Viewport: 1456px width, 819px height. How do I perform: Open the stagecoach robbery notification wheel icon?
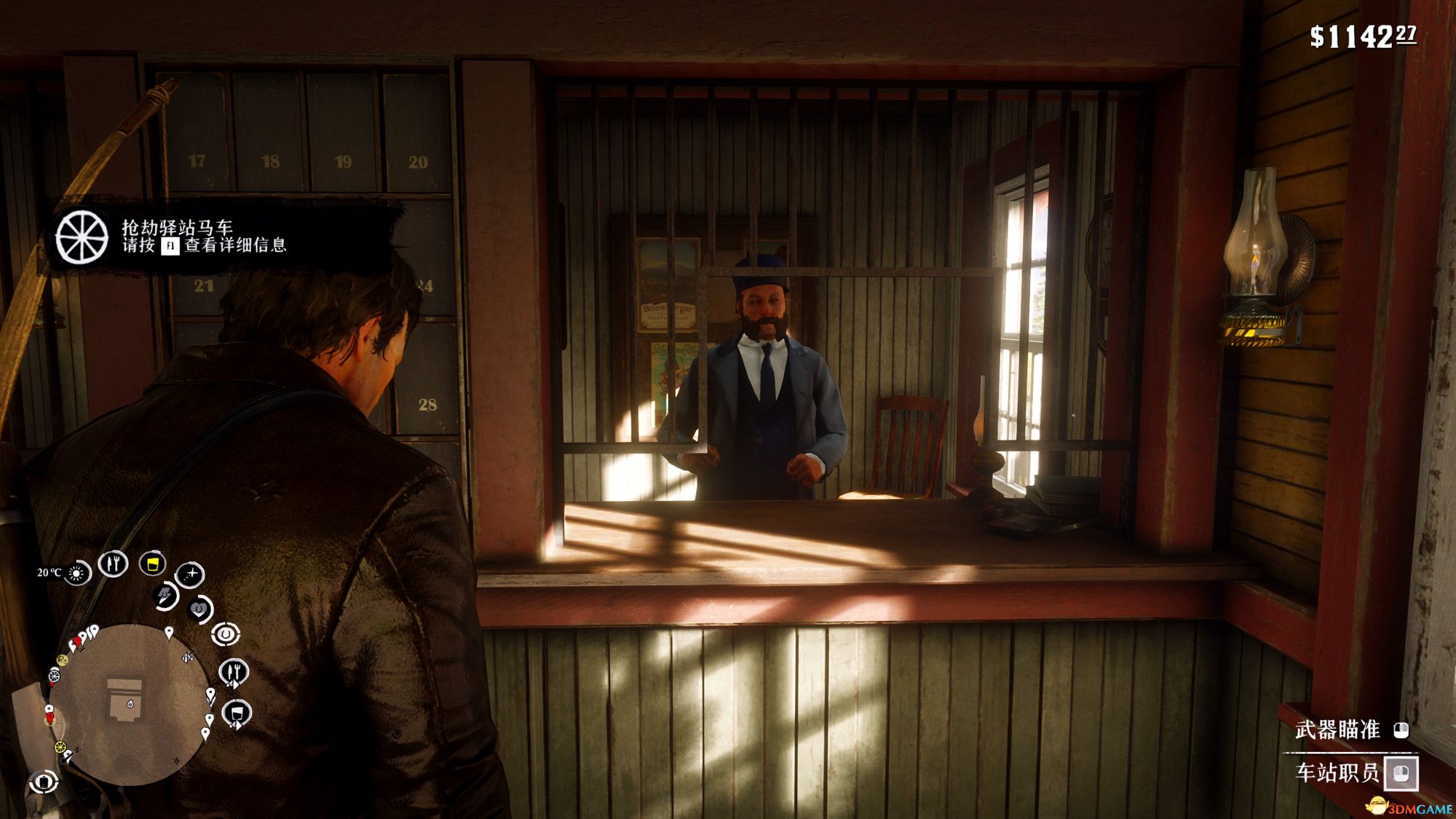pos(82,237)
